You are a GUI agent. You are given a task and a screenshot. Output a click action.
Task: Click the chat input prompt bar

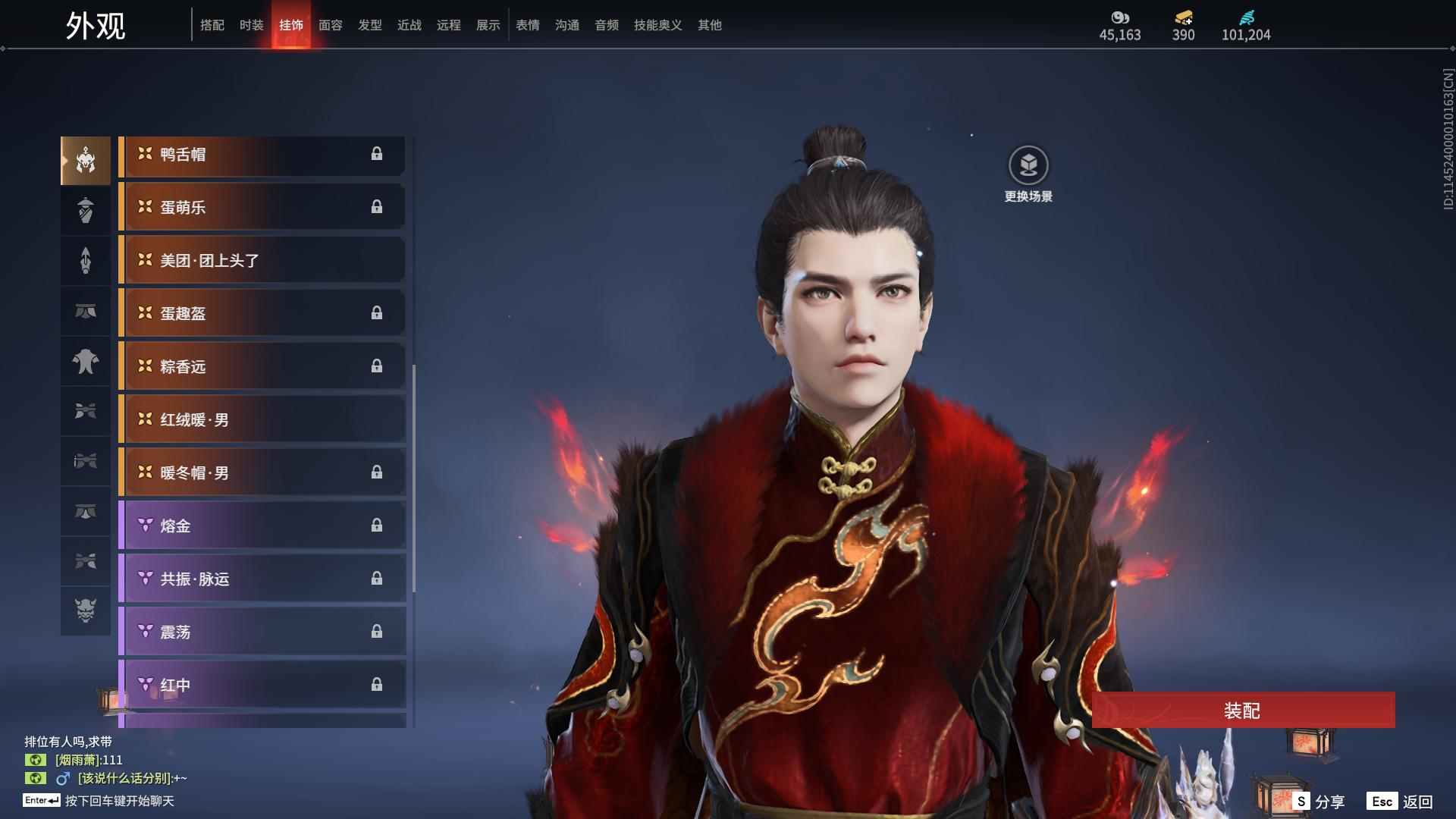point(119,801)
